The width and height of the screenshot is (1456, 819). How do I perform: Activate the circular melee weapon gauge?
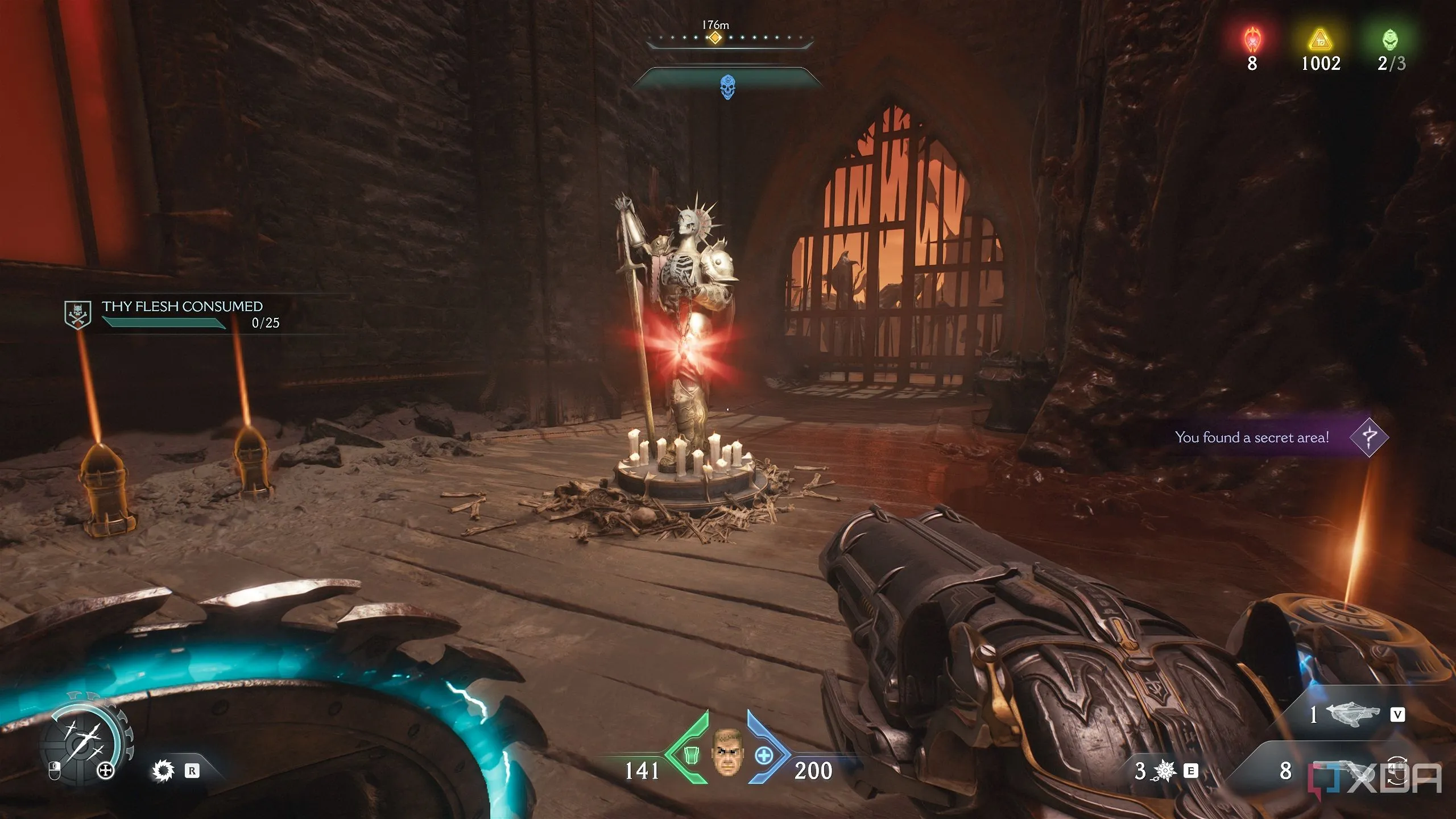[84, 739]
